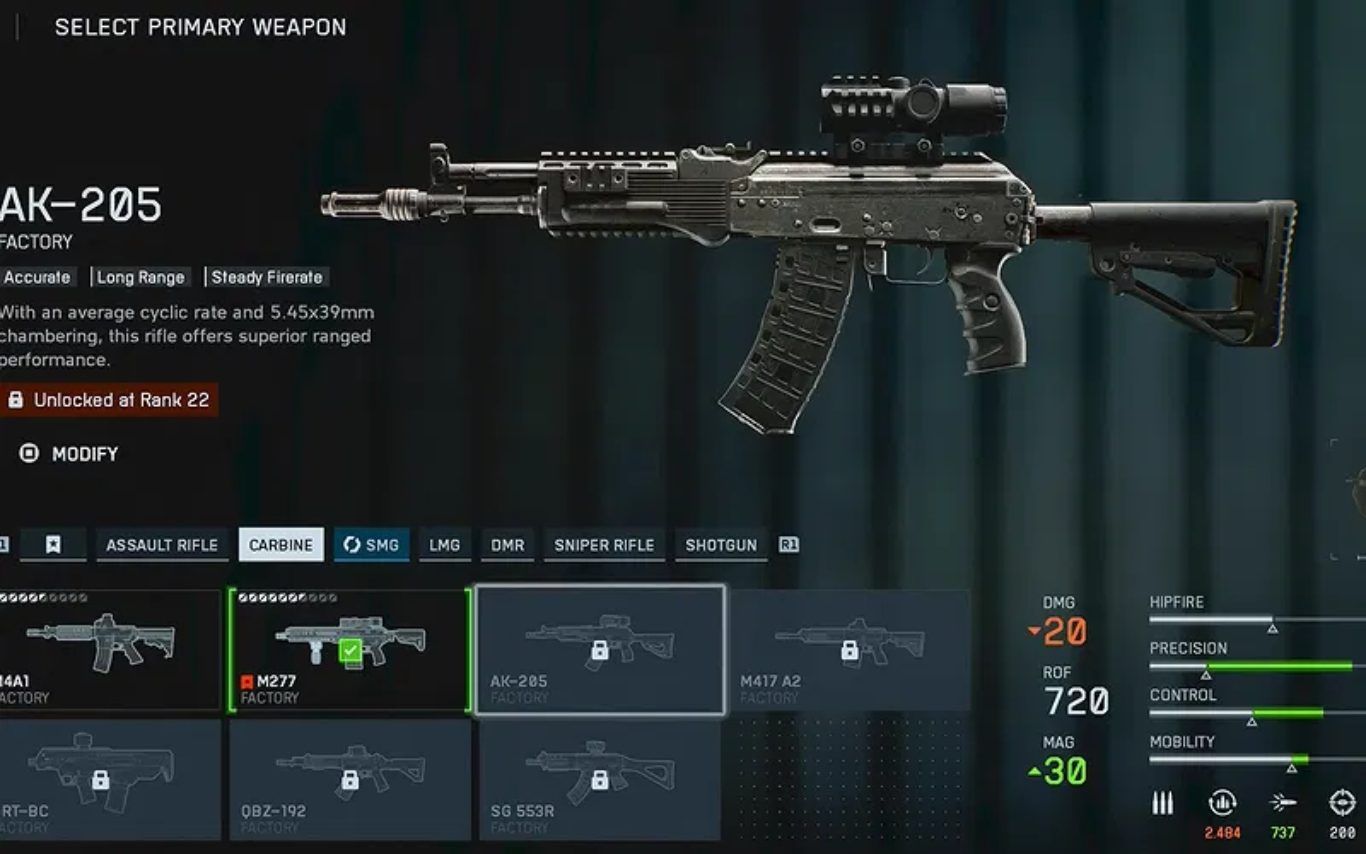Select the locked AK-205 tile
The height and width of the screenshot is (854, 1366).
pyautogui.click(x=600, y=650)
